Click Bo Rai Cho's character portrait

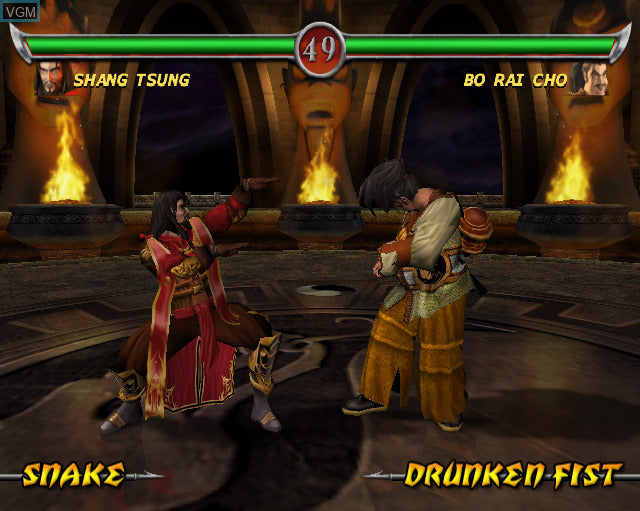(589, 80)
